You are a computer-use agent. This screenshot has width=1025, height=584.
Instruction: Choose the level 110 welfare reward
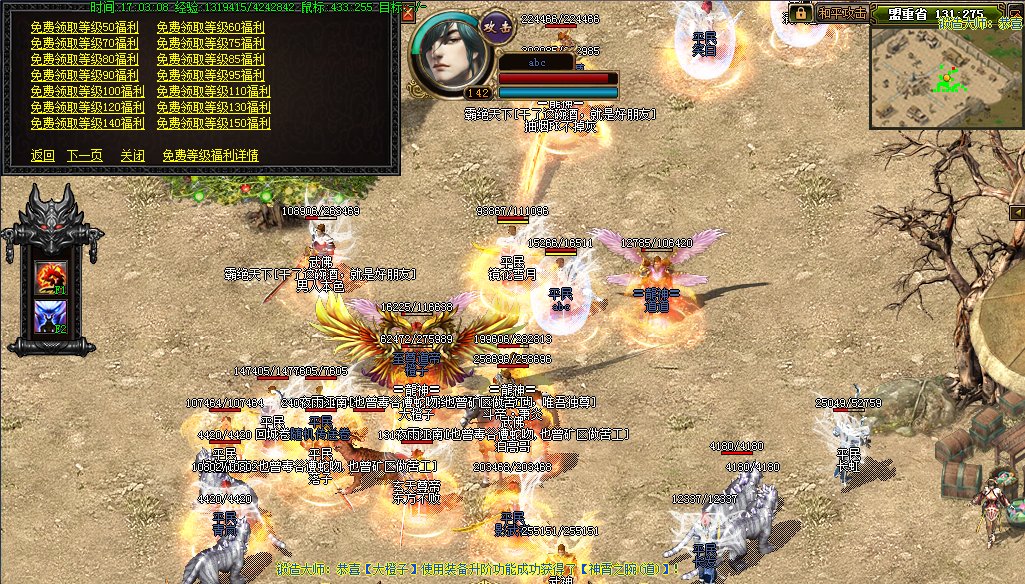click(x=214, y=91)
